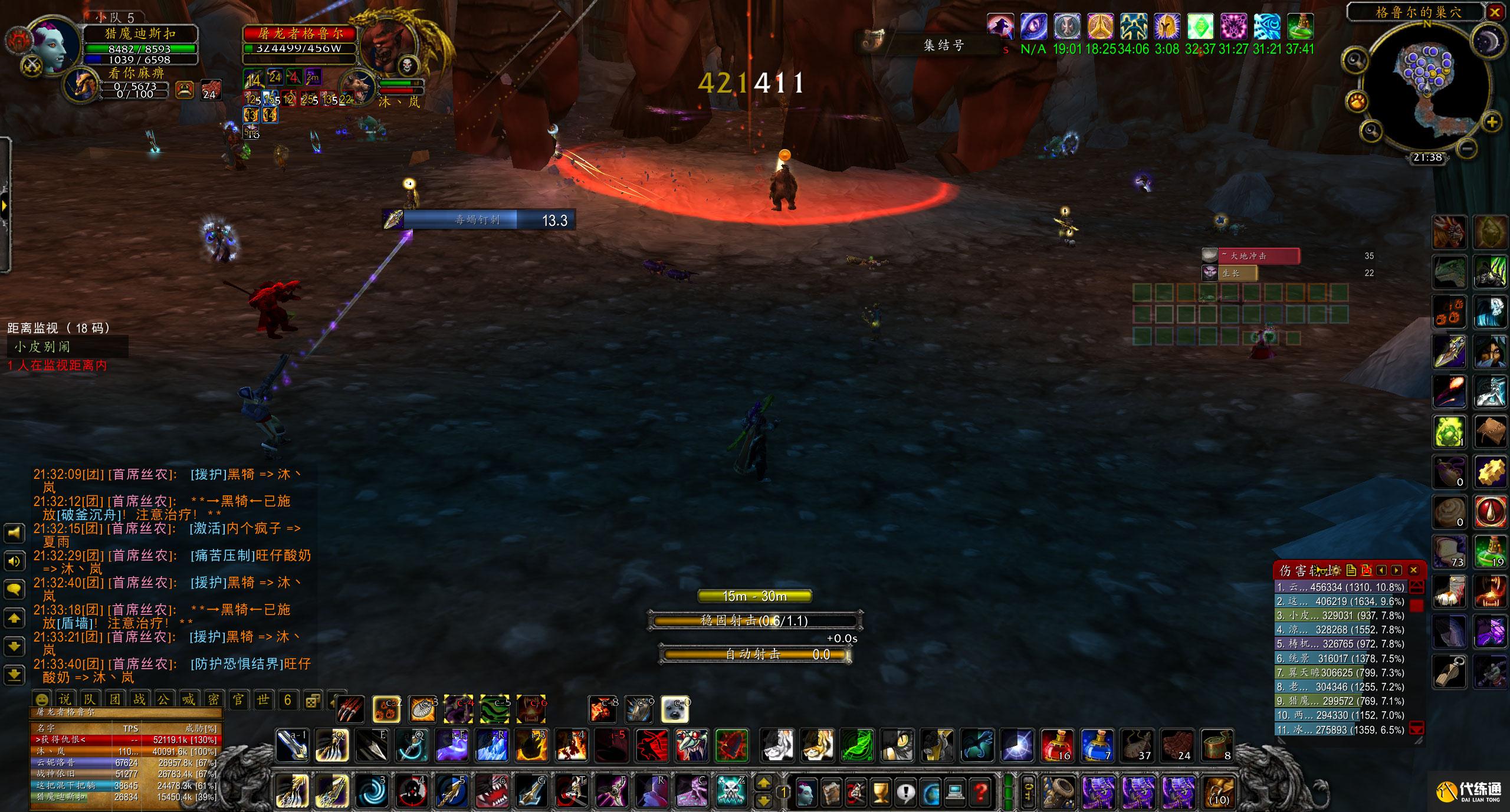Click the dice roll chat button
The height and width of the screenshot is (812, 1510).
pyautogui.click(x=312, y=701)
